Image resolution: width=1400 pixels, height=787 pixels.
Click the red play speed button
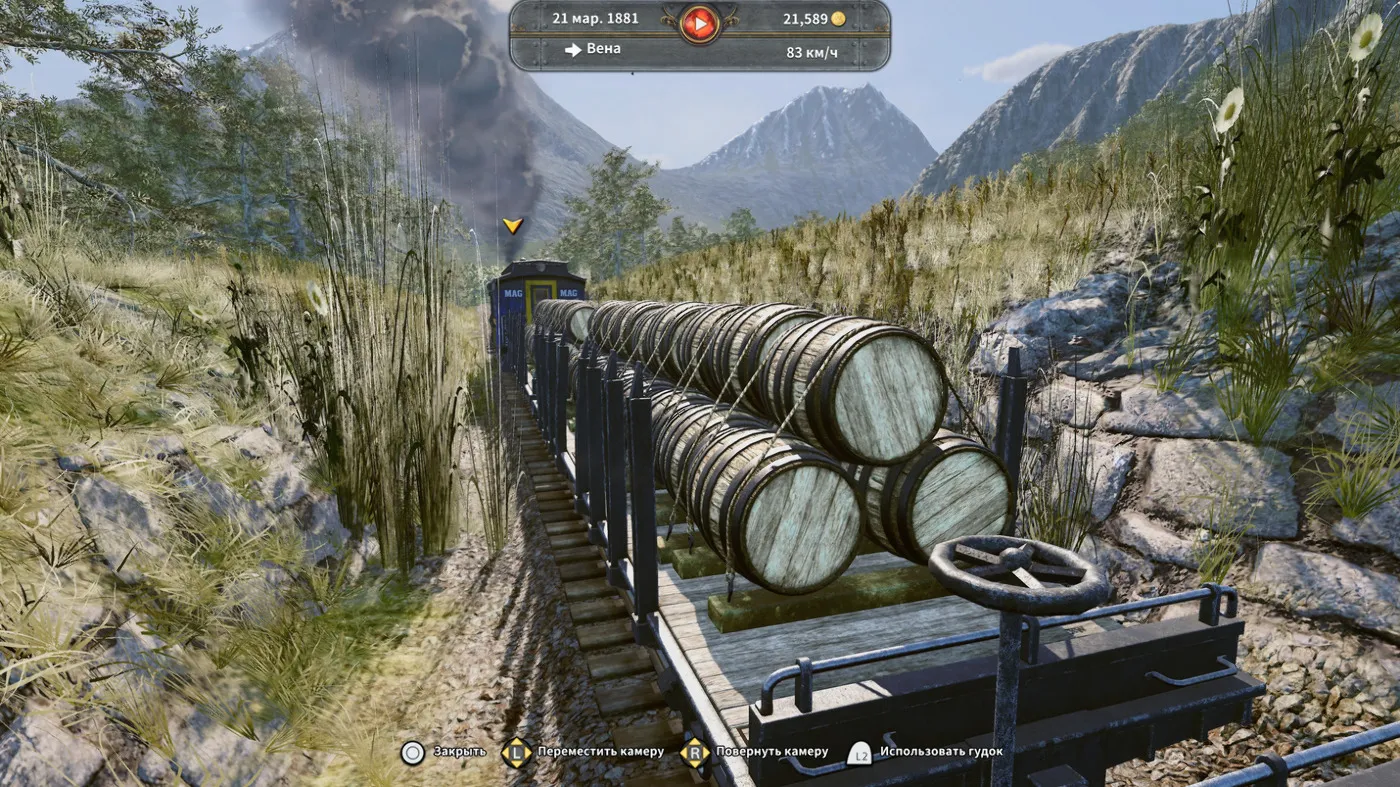click(700, 22)
